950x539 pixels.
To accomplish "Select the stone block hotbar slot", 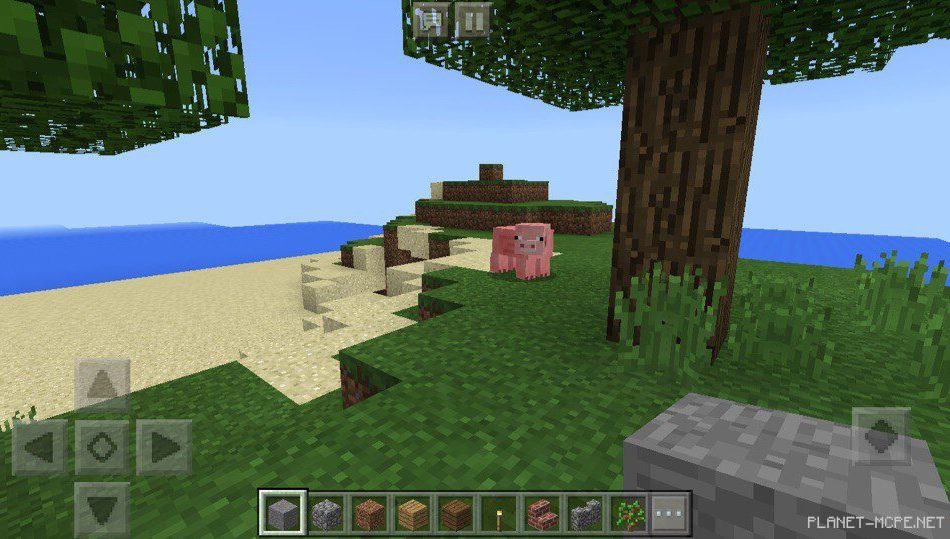I will [x=282, y=514].
